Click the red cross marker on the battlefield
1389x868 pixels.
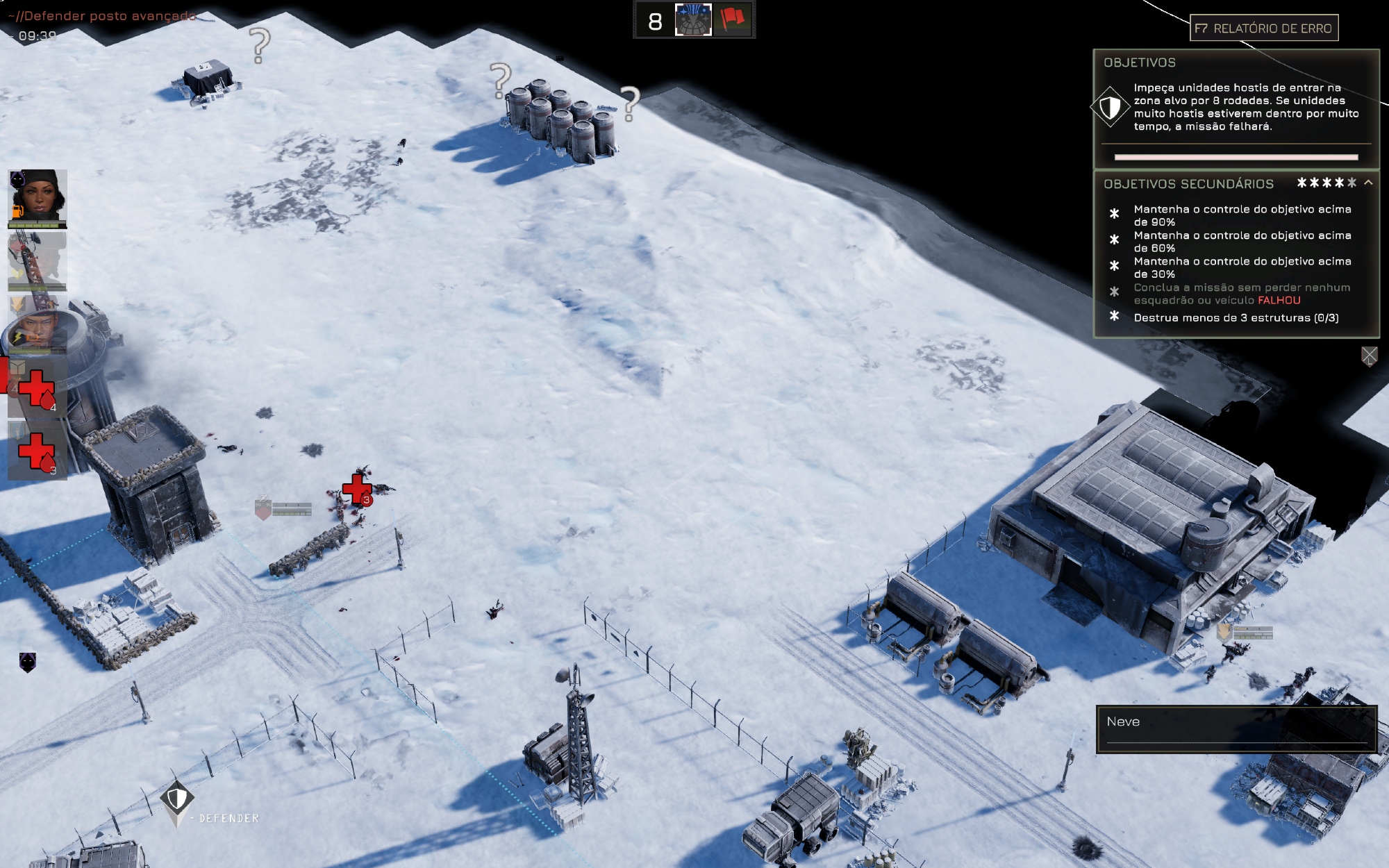click(357, 488)
